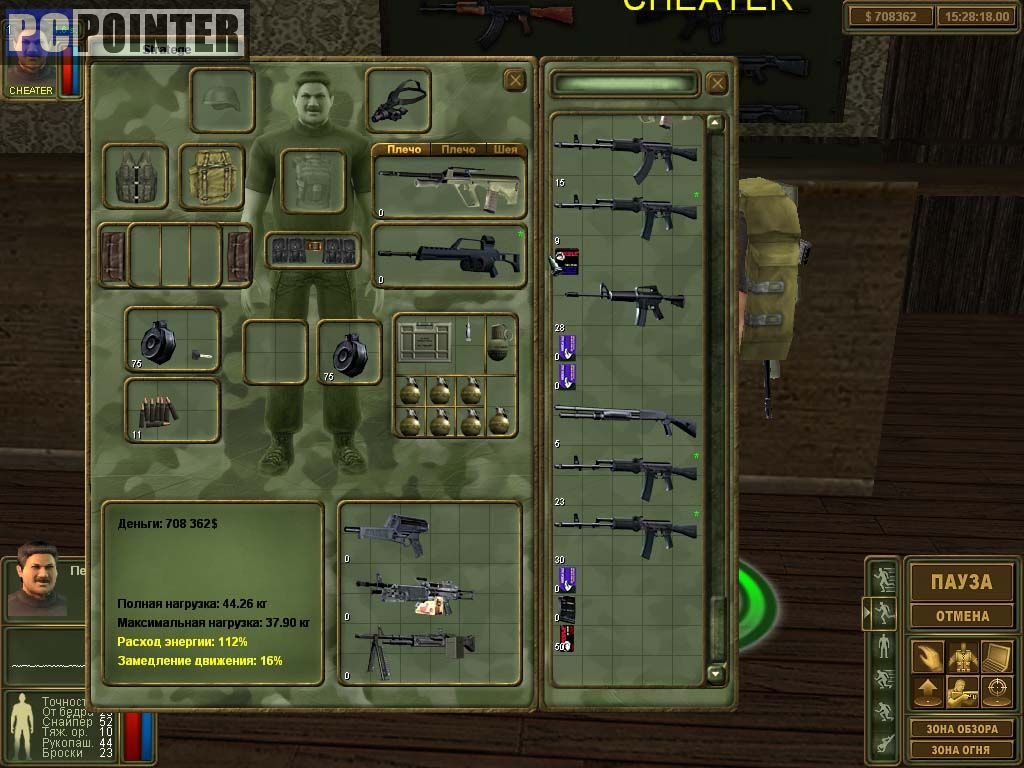Select the night vision goggles slot
The image size is (1024, 768).
click(398, 100)
